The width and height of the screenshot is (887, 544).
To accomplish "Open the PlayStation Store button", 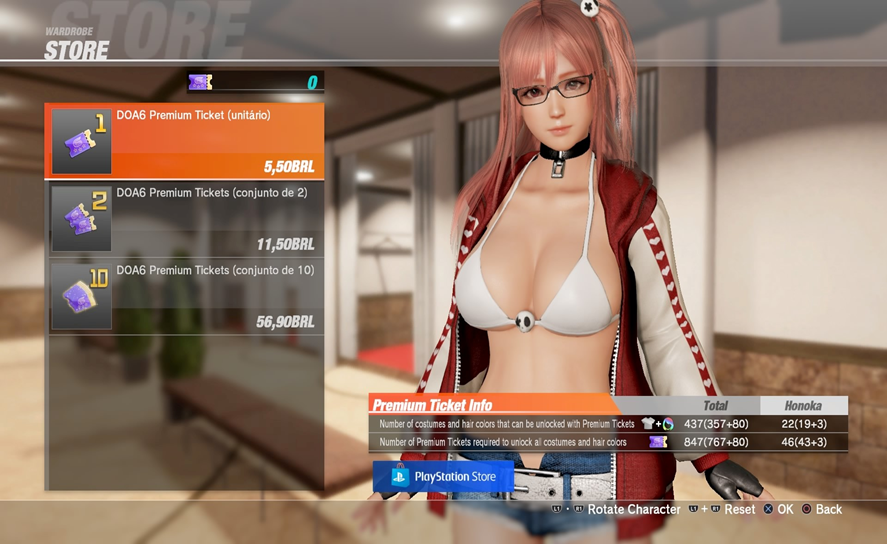I will point(443,477).
